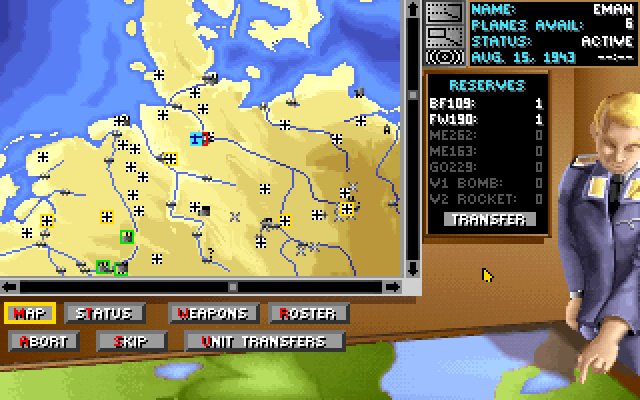Open the Status screen

104,314
